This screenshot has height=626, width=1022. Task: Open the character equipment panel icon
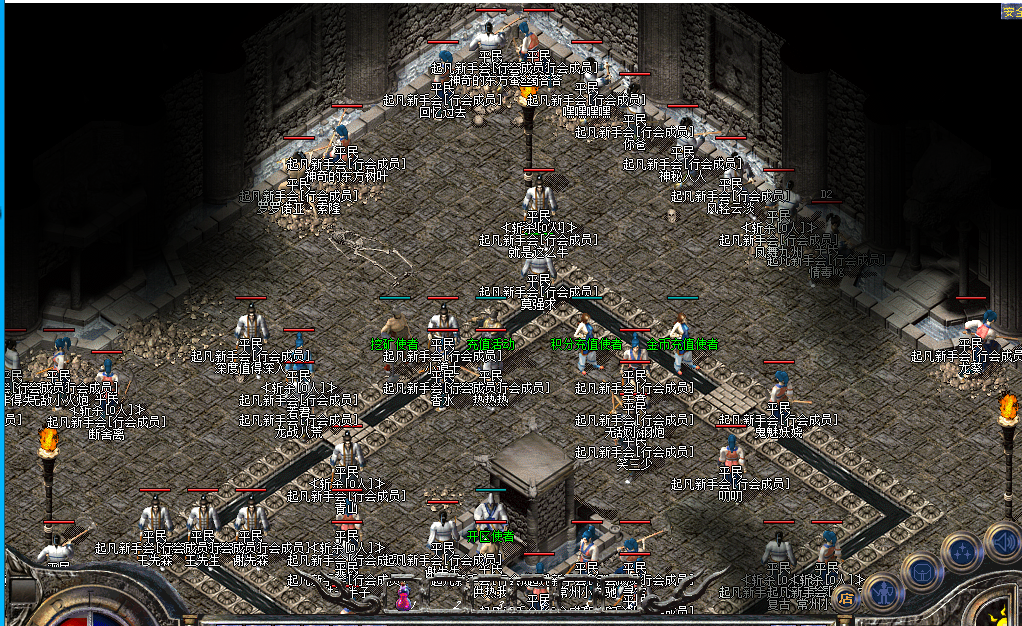click(x=882, y=591)
